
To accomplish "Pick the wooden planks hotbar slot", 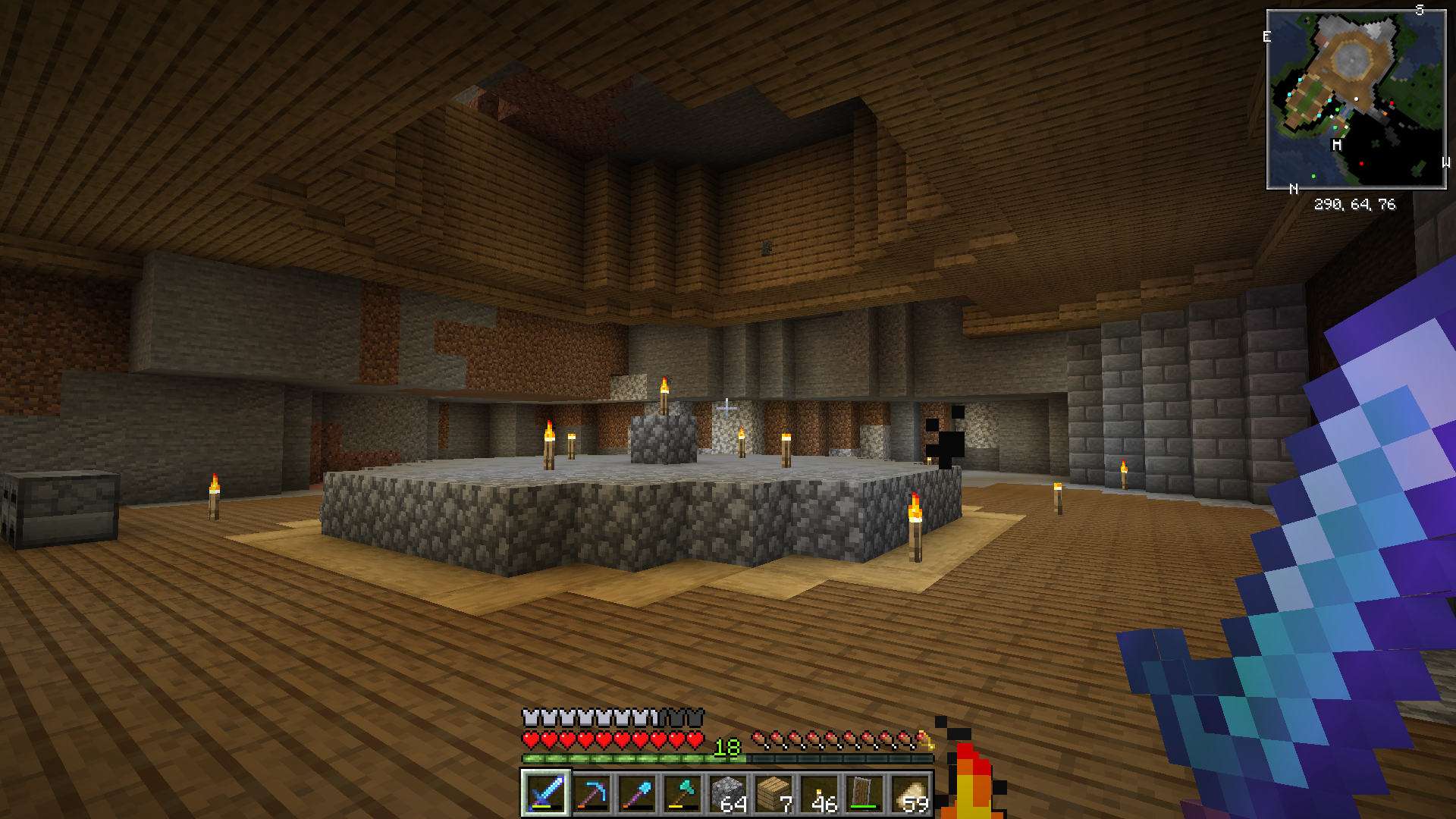I will 773,793.
